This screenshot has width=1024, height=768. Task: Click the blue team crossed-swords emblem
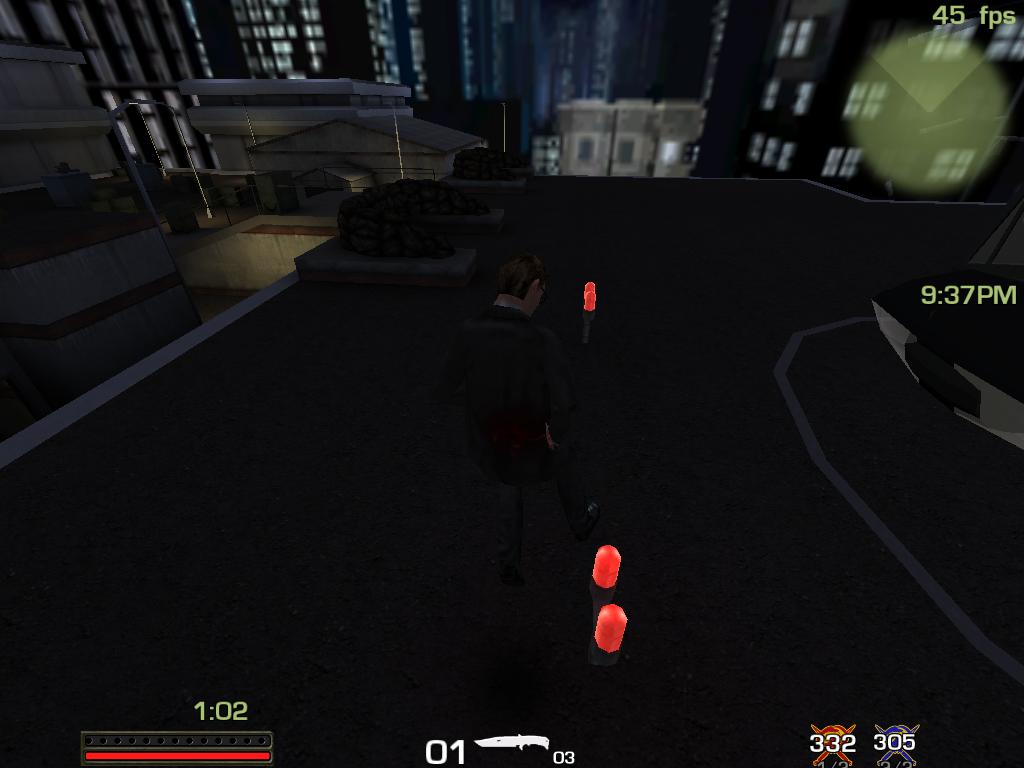coord(894,742)
